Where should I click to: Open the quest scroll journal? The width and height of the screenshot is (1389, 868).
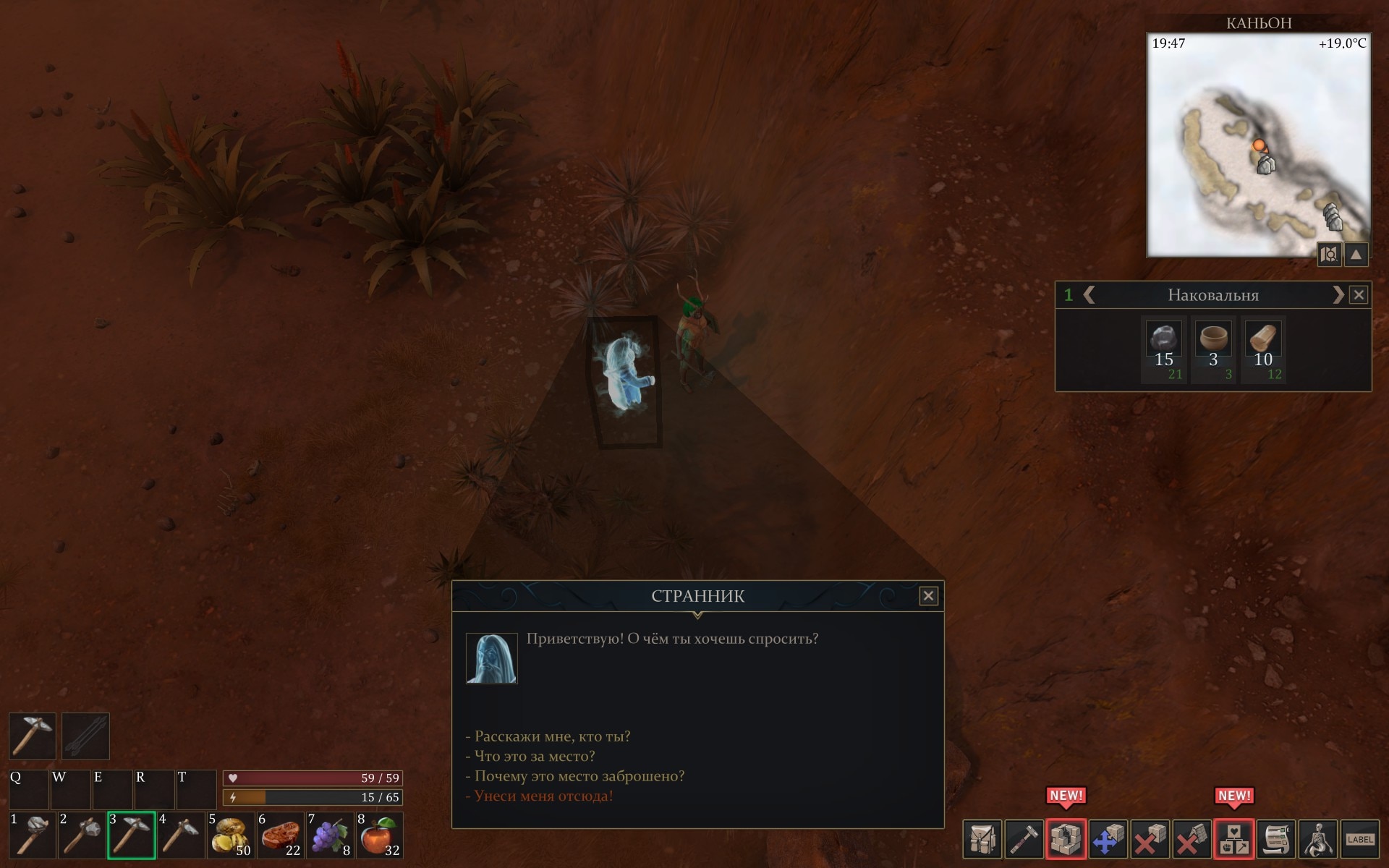(1276, 839)
